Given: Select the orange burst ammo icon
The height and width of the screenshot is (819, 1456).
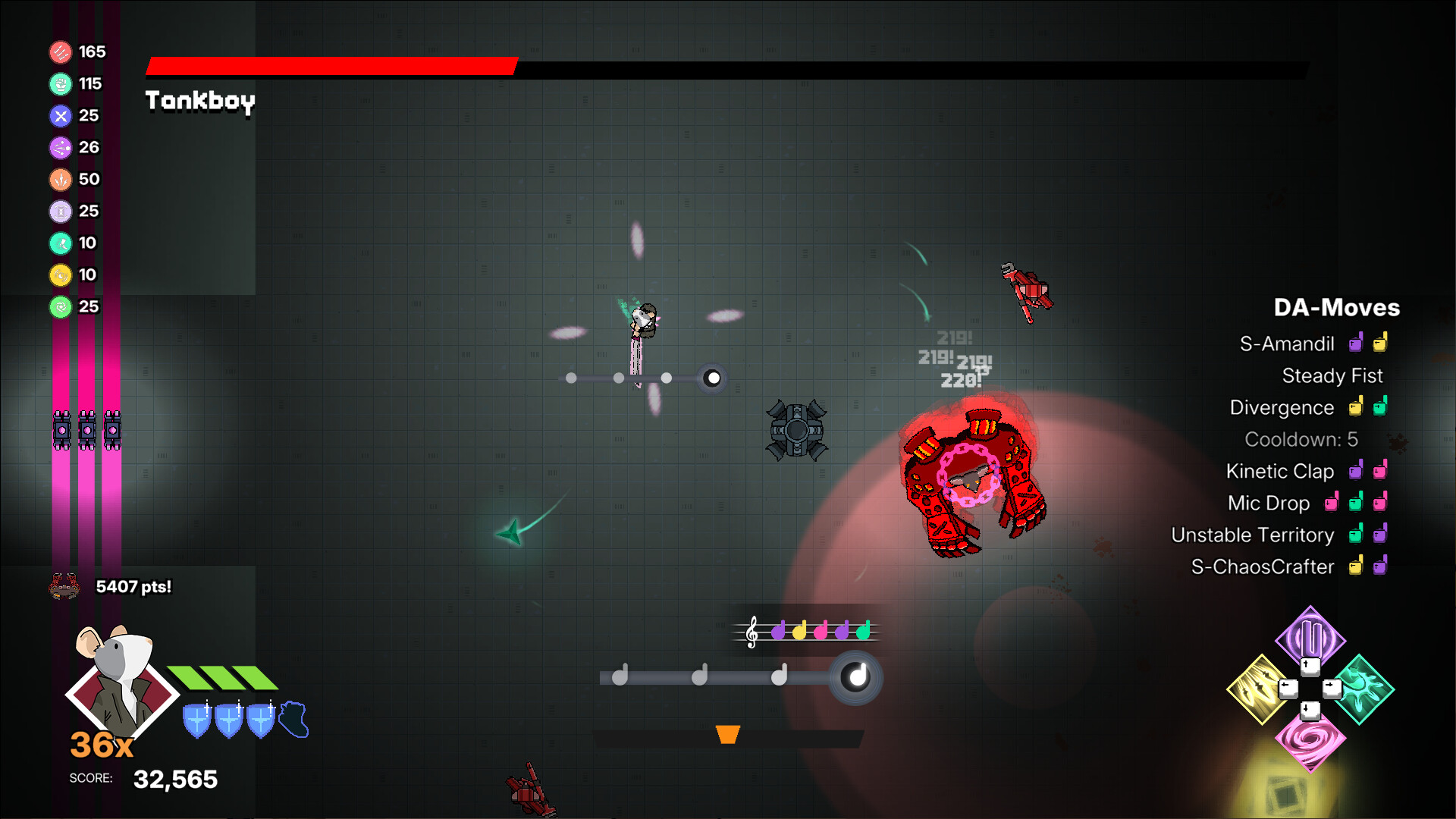Looking at the screenshot, I should [x=60, y=179].
